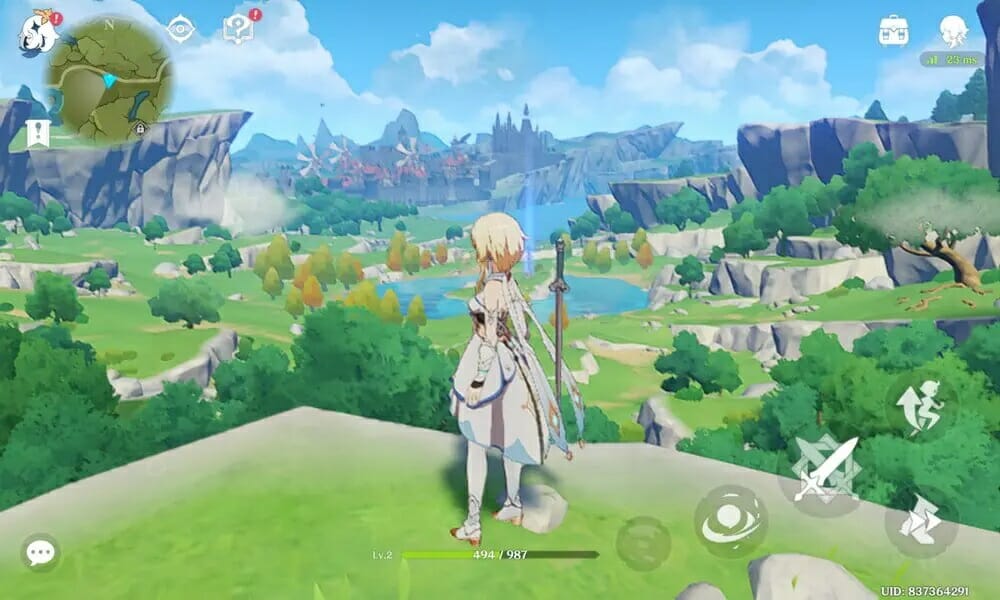Open the character profile icon above ping
The height and width of the screenshot is (600, 1000).
pyautogui.click(x=954, y=31)
